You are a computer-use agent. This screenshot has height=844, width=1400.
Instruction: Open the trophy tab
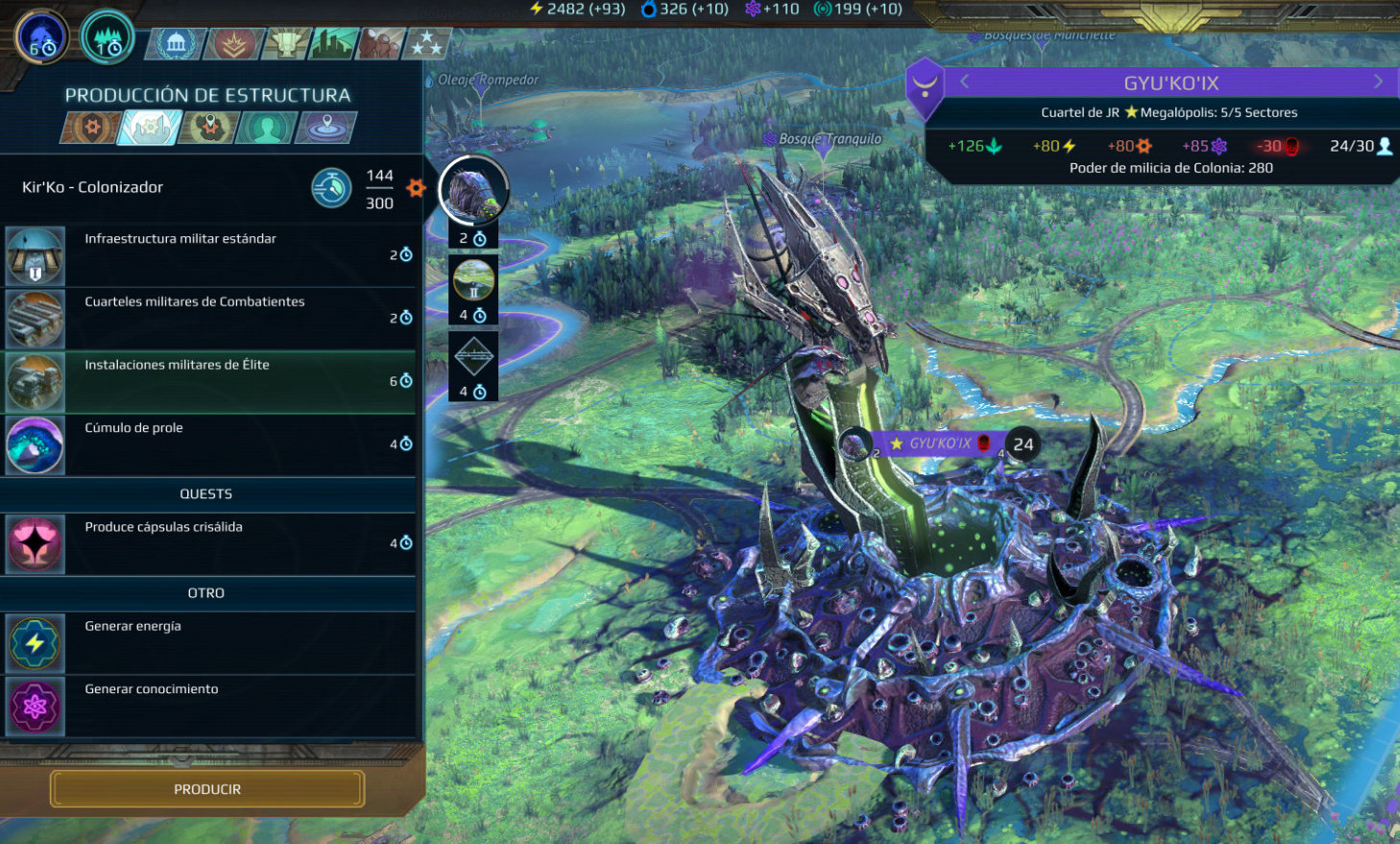(286, 43)
